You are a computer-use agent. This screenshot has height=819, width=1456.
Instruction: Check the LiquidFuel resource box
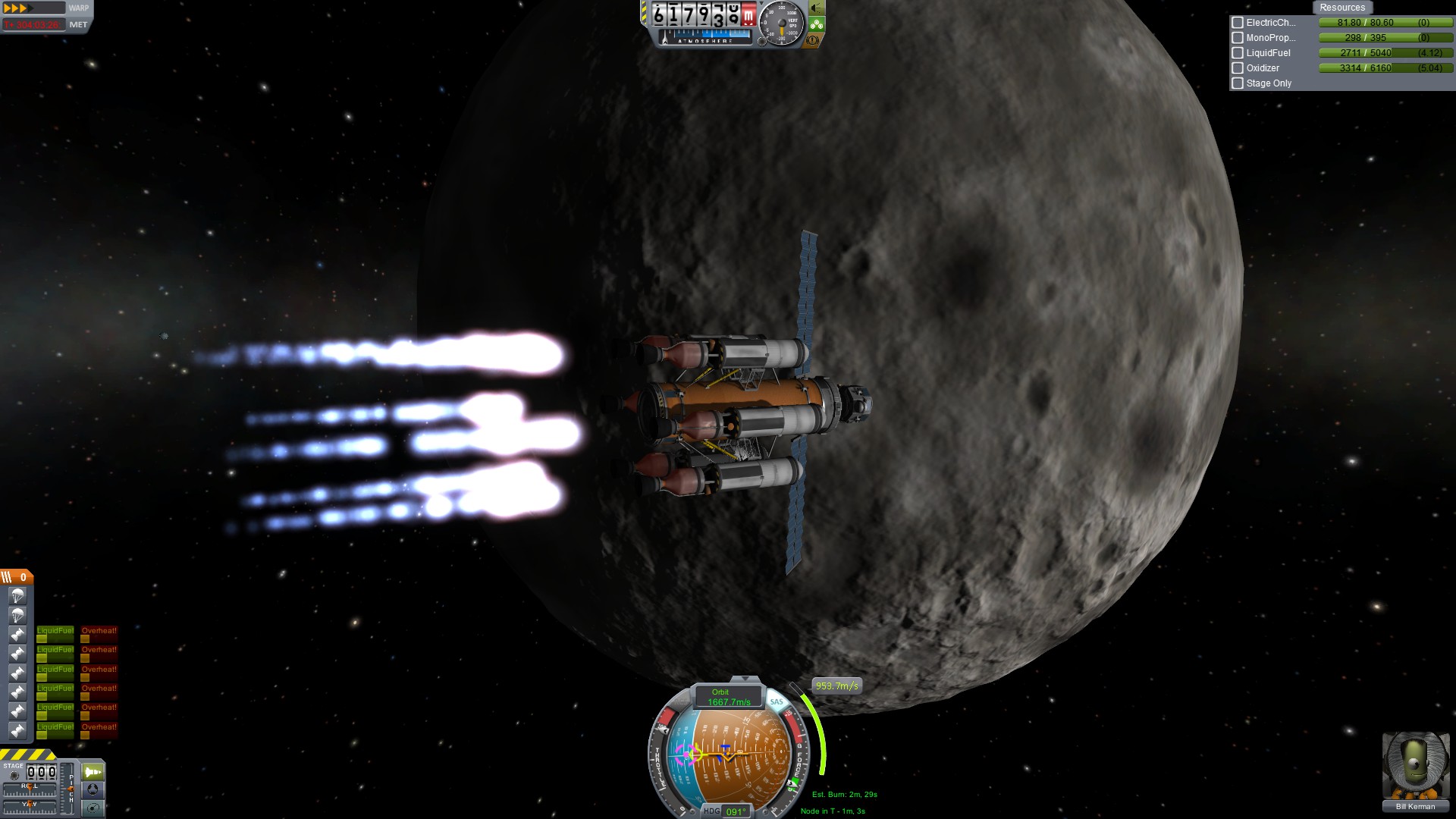1238,53
